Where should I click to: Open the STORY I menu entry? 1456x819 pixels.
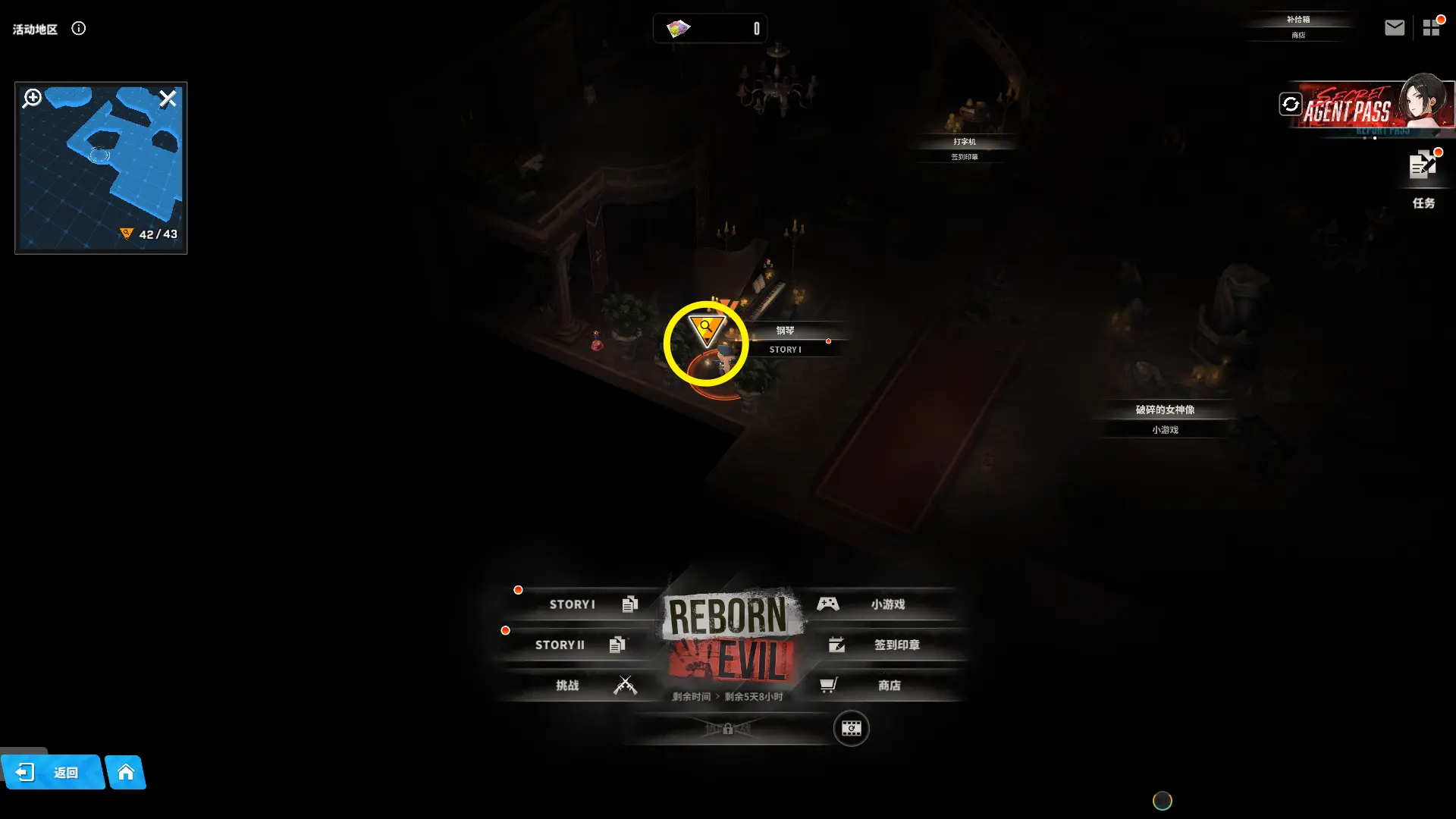pos(584,604)
